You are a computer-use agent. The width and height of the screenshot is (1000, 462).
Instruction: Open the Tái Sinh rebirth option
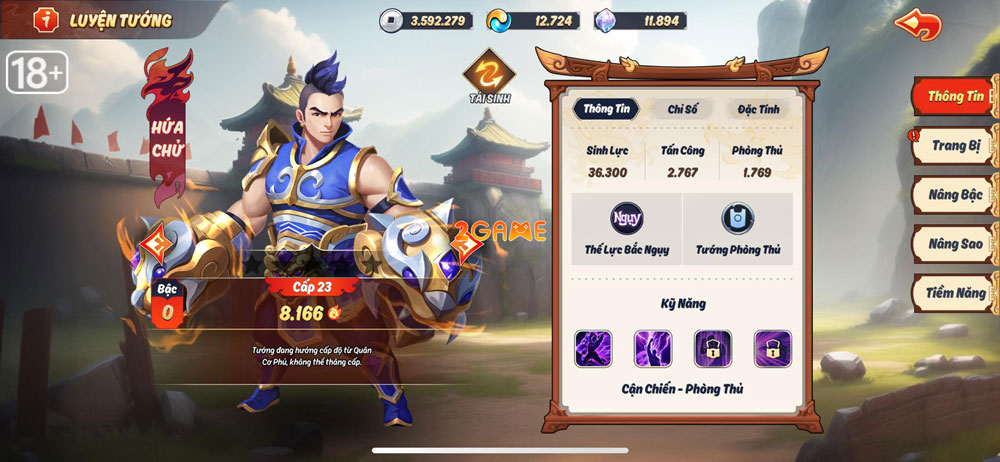coord(489,72)
